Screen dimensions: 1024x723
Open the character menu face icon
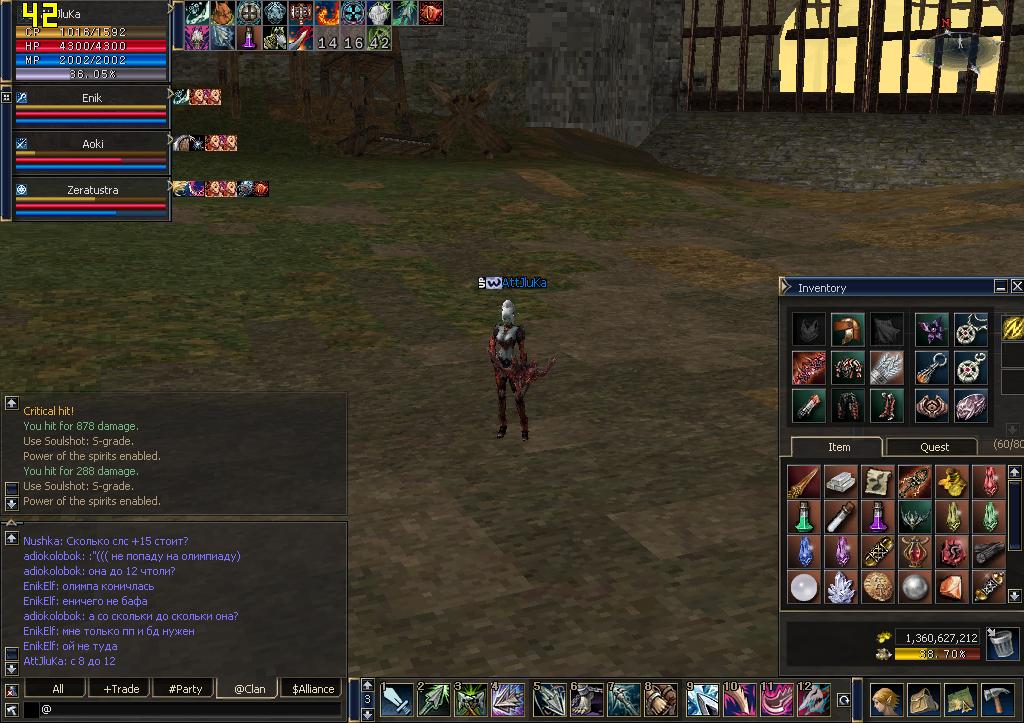[x=886, y=699]
